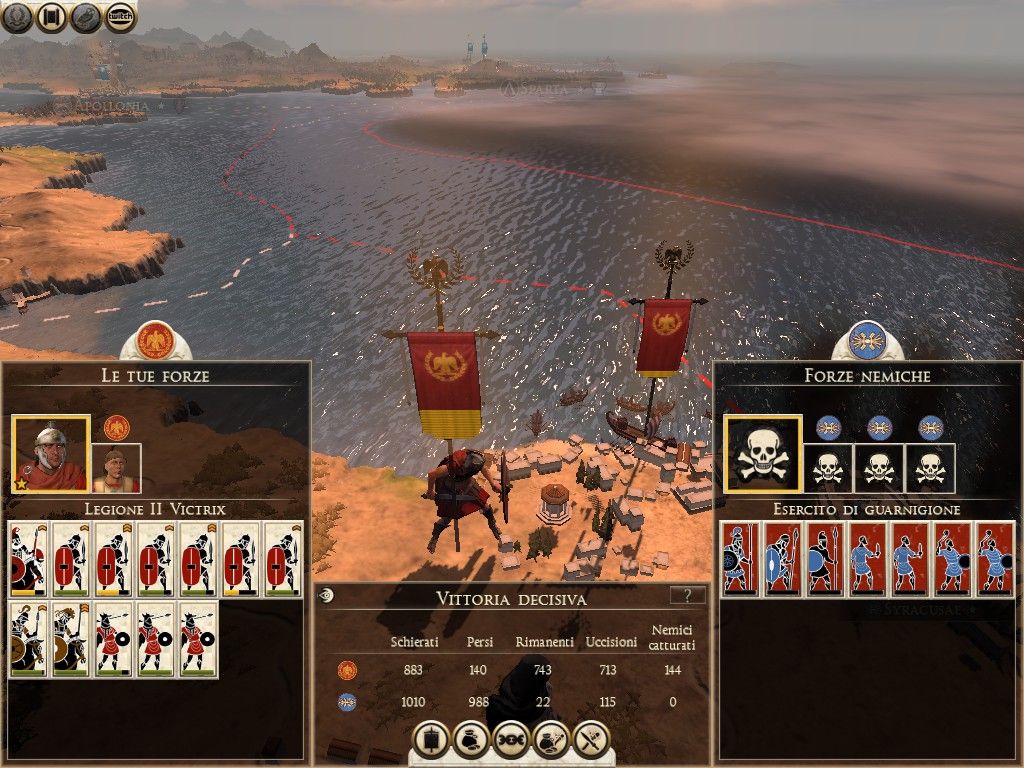
Task: Select the large highlighted skull enemy portrait
Action: click(763, 455)
